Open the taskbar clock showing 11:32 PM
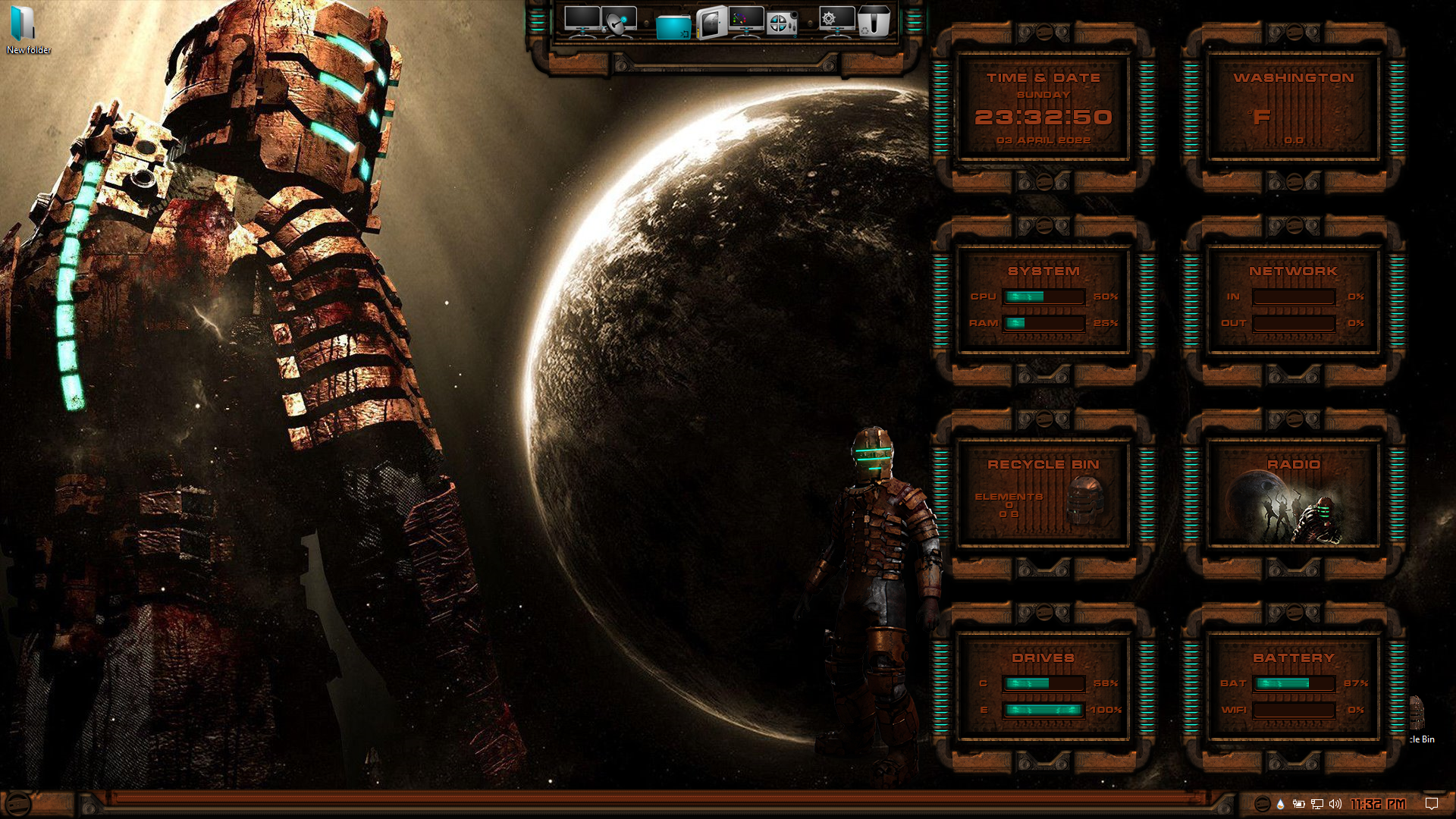This screenshot has width=1456, height=819. pos(1378,804)
